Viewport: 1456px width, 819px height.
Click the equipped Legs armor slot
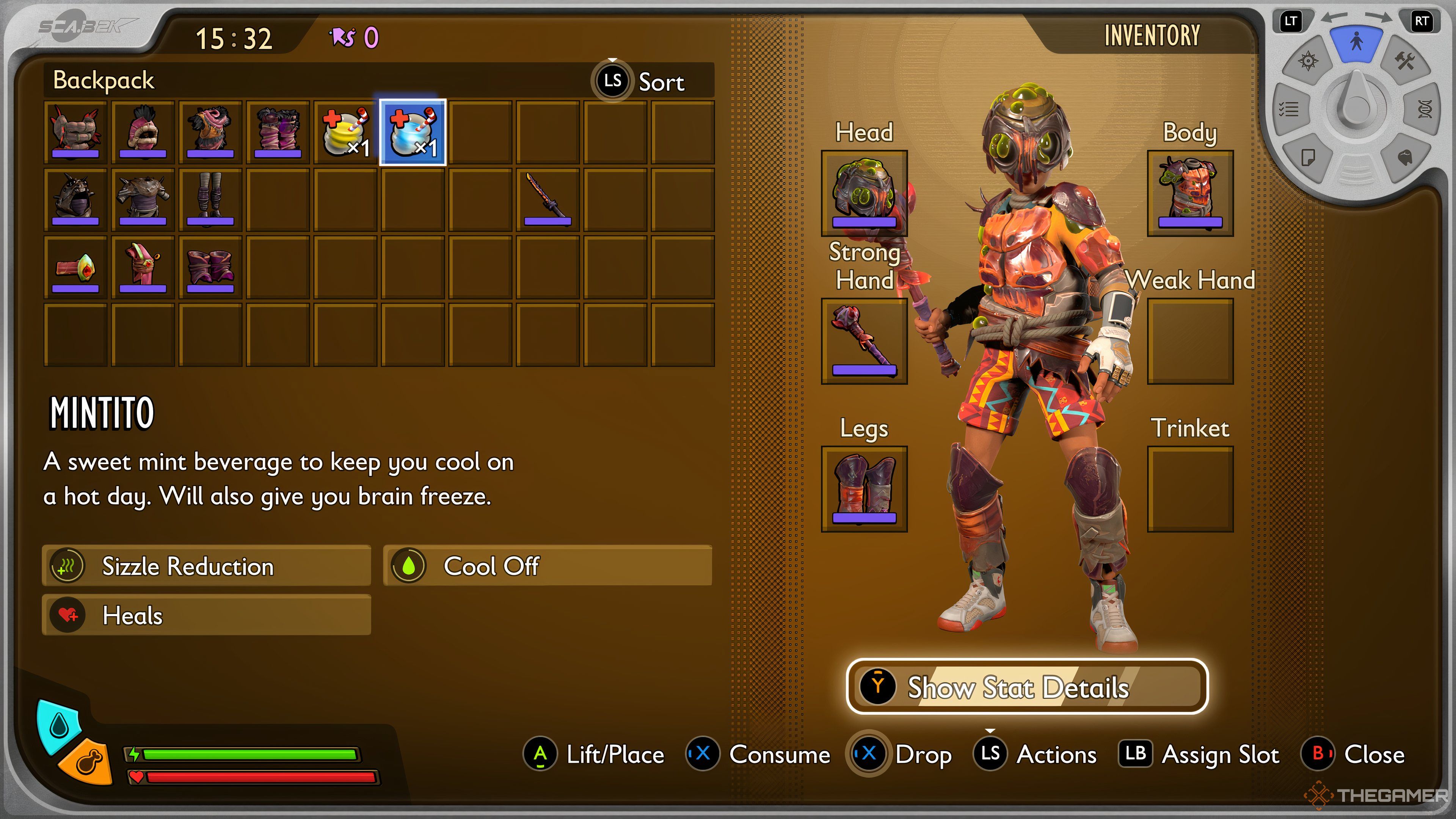pyautogui.click(x=864, y=489)
